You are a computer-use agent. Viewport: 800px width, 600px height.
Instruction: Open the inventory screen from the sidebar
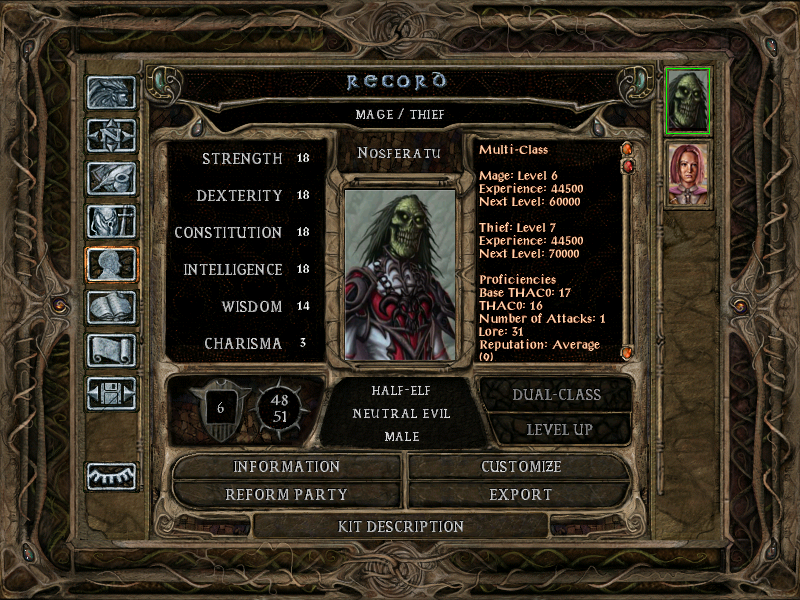click(111, 221)
